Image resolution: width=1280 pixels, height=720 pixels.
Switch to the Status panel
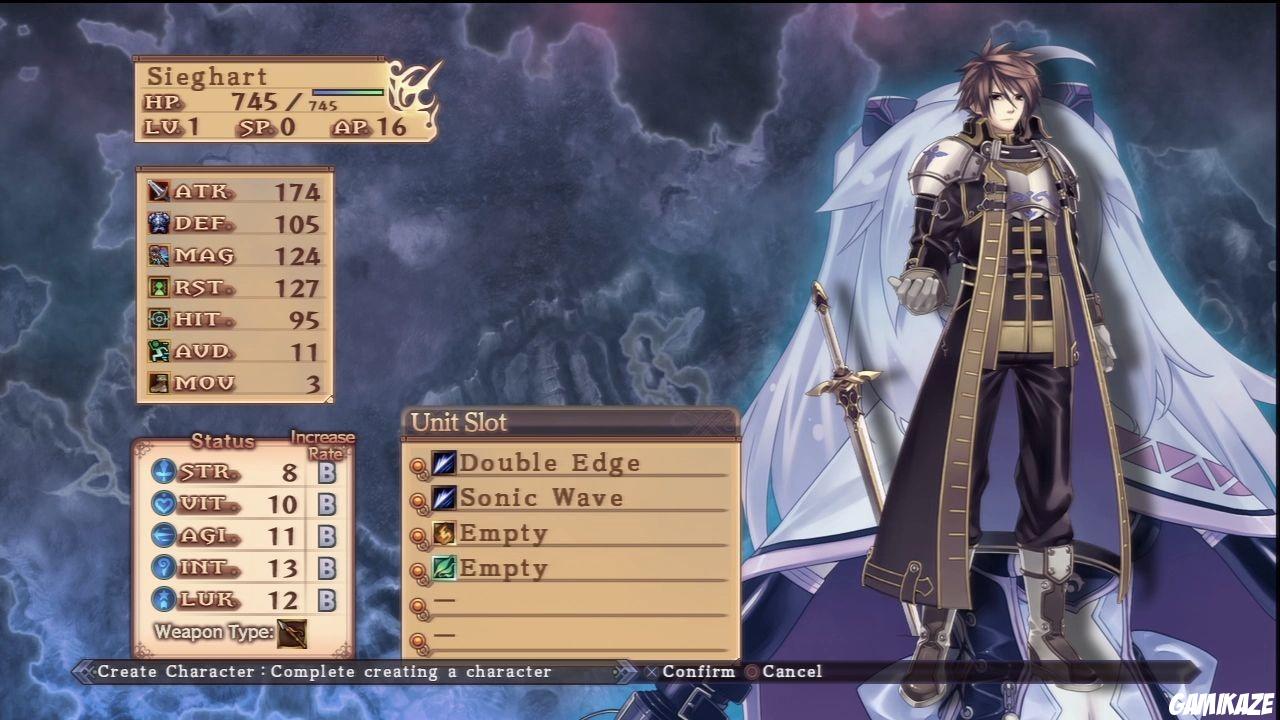pyautogui.click(x=222, y=441)
